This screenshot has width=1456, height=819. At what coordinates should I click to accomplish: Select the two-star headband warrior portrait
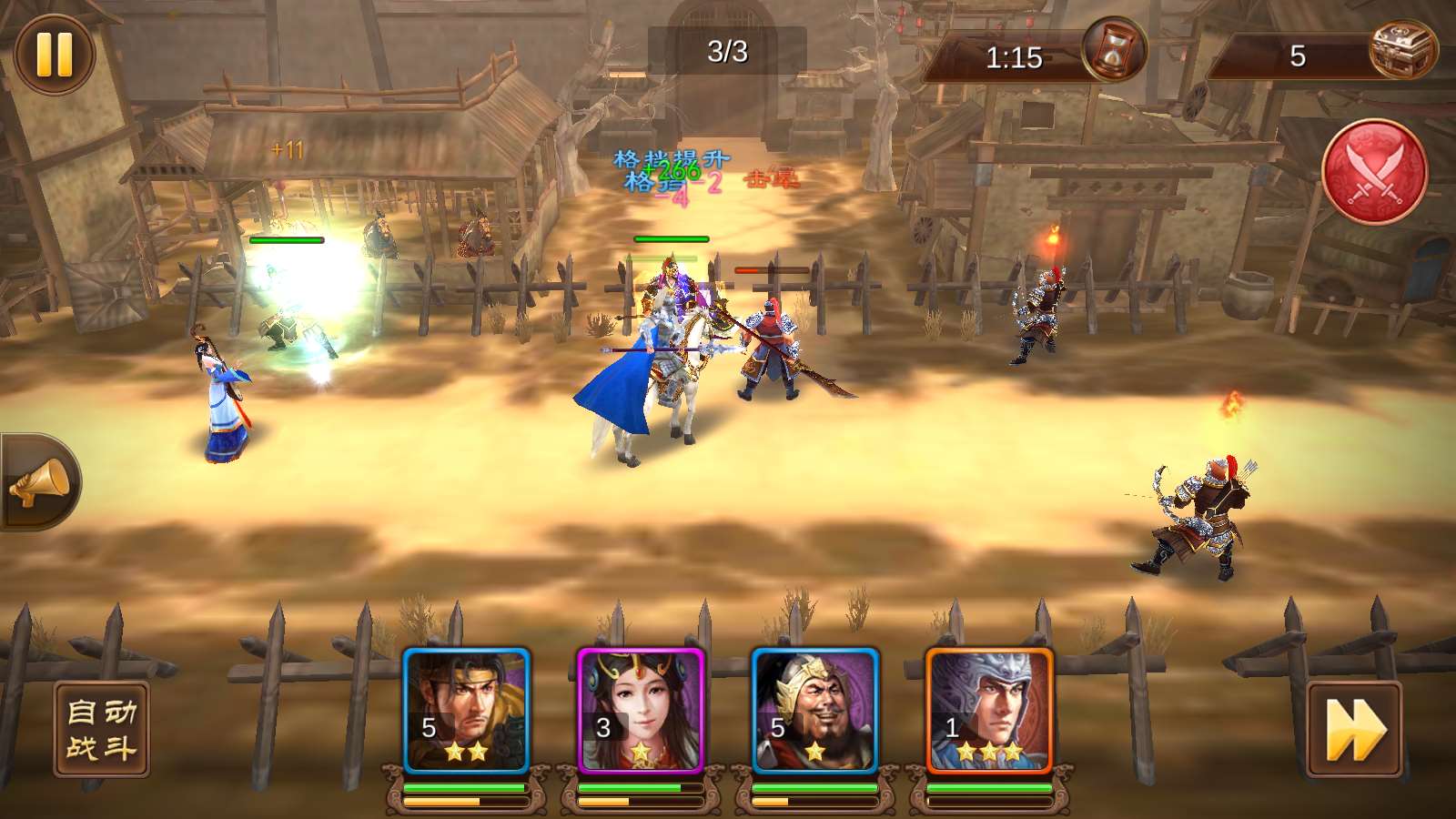tap(466, 711)
